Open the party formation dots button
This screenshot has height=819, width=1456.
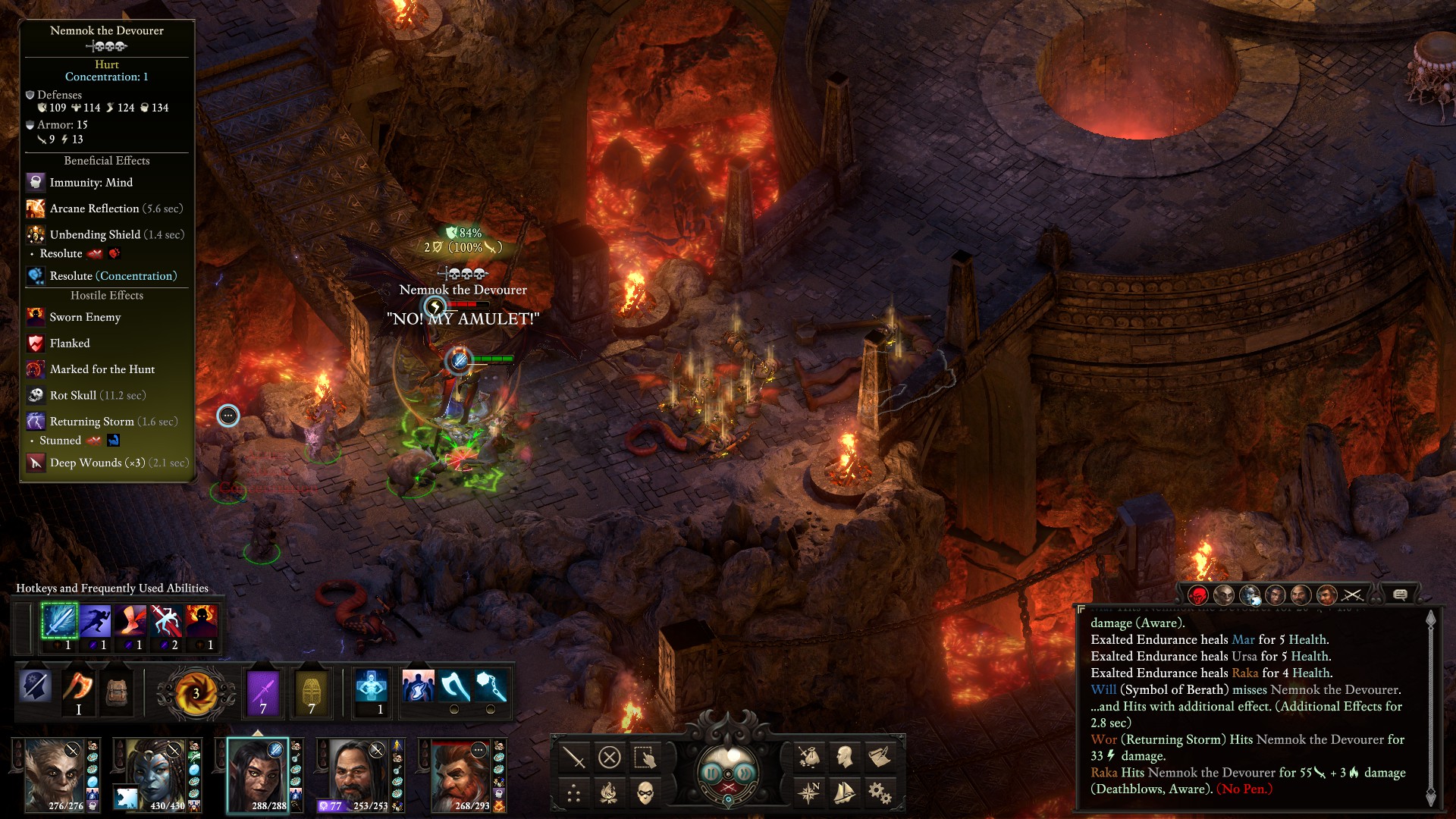573,793
